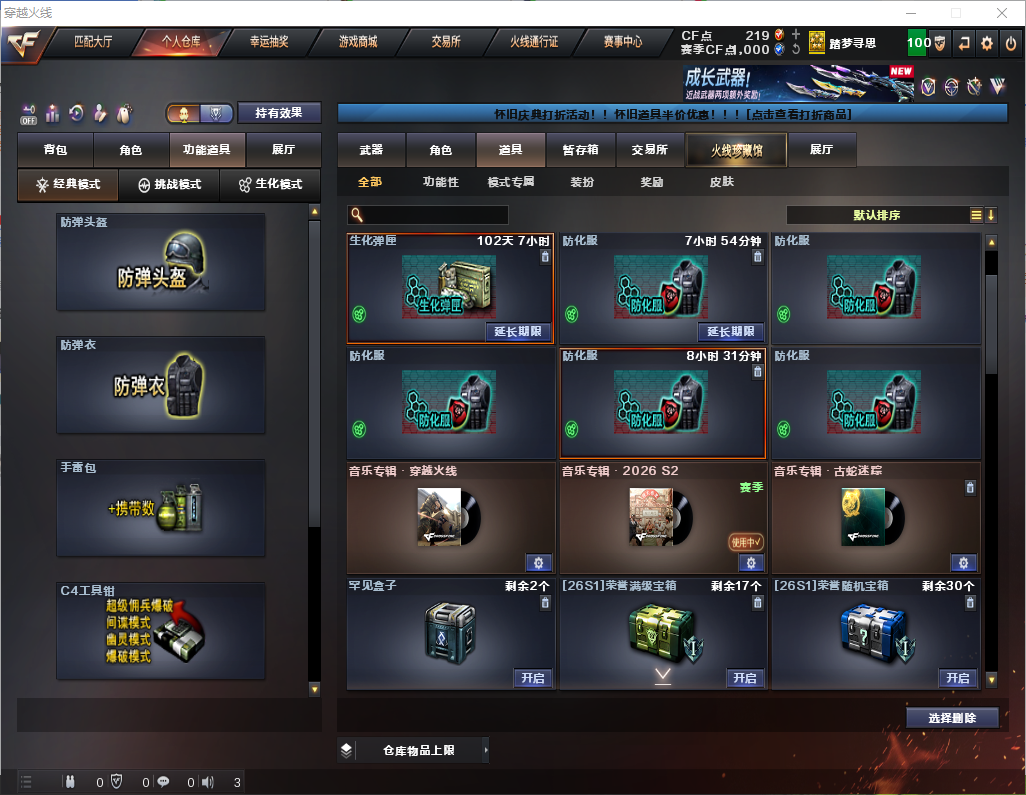Select the 手雷包 grenade pack slot
The image size is (1026, 795).
(161, 507)
